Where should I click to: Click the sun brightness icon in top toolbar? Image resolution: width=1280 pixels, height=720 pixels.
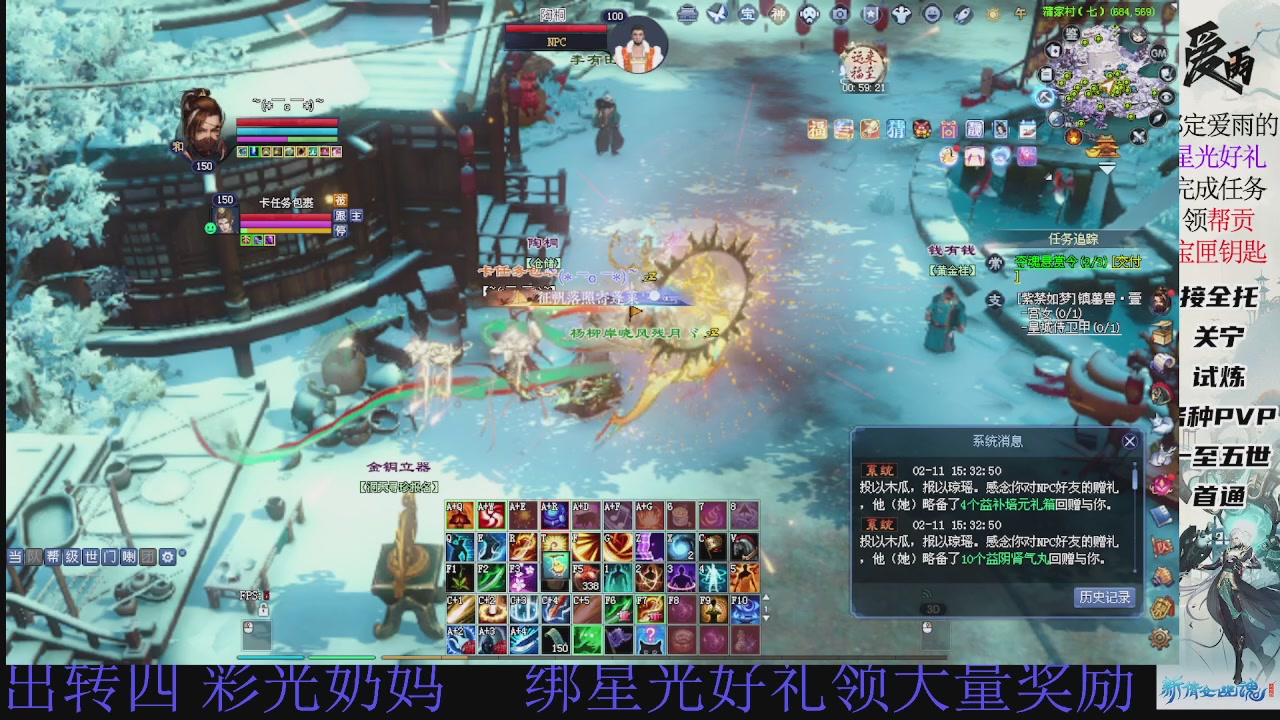pos(992,14)
